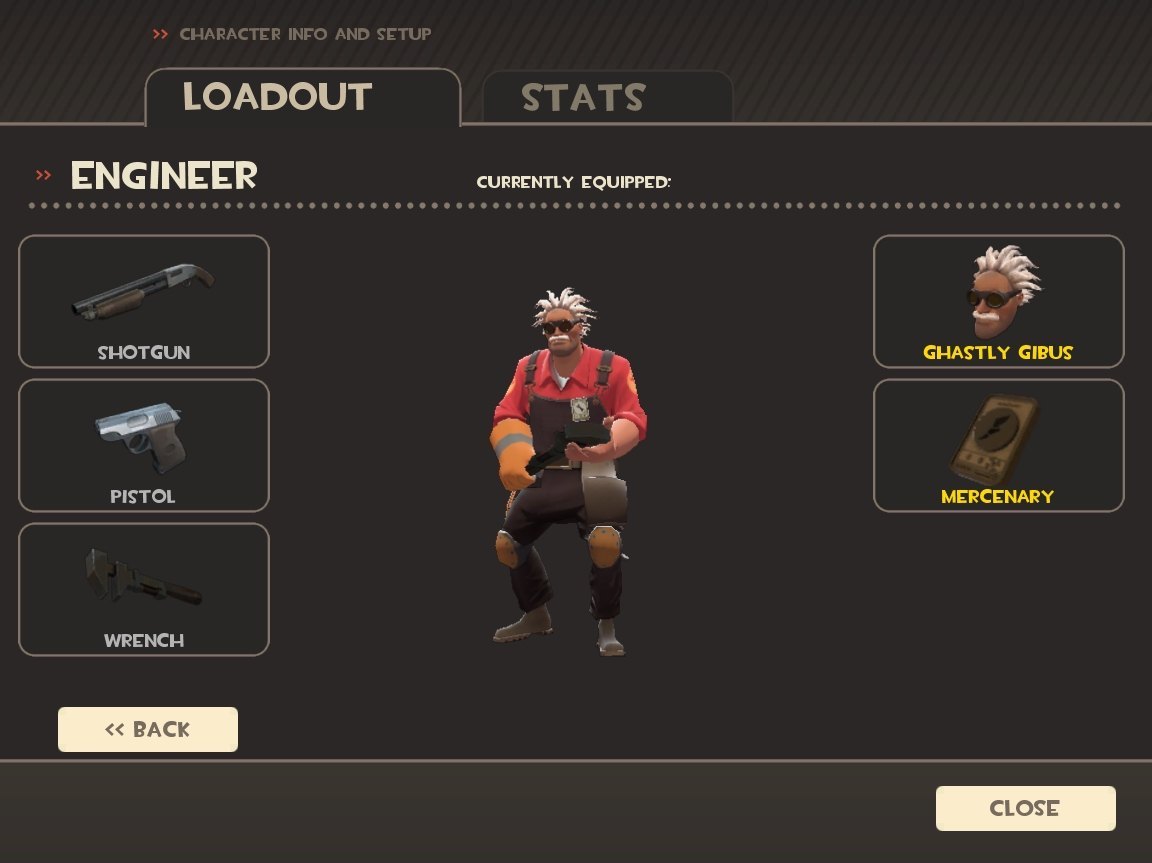Viewport: 1152px width, 863px height.
Task: Switch to the Stats tab
Action: 607,98
